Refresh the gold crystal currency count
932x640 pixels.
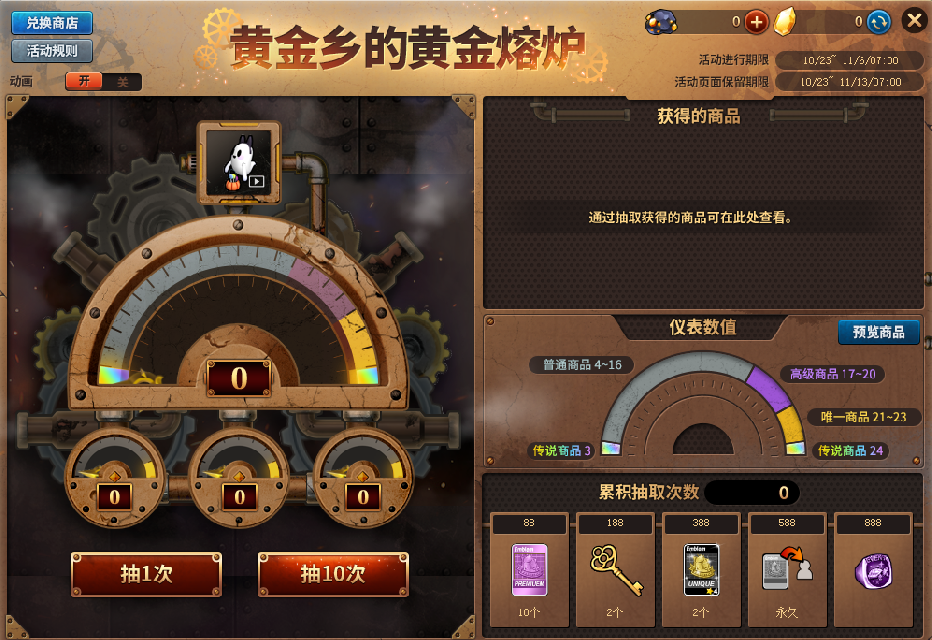click(878, 21)
